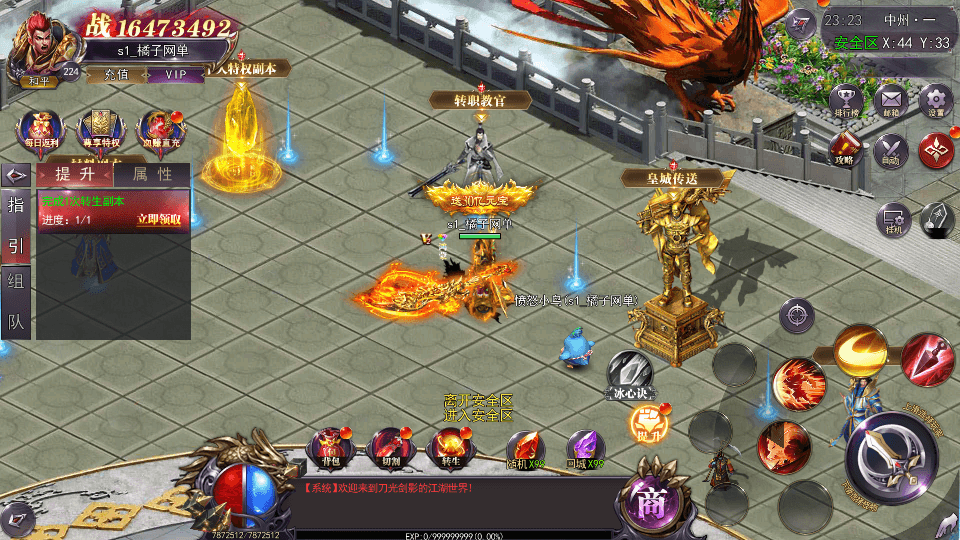Open the 设置 settings gear
Image resolution: width=960 pixels, height=540 pixels.
(935, 102)
